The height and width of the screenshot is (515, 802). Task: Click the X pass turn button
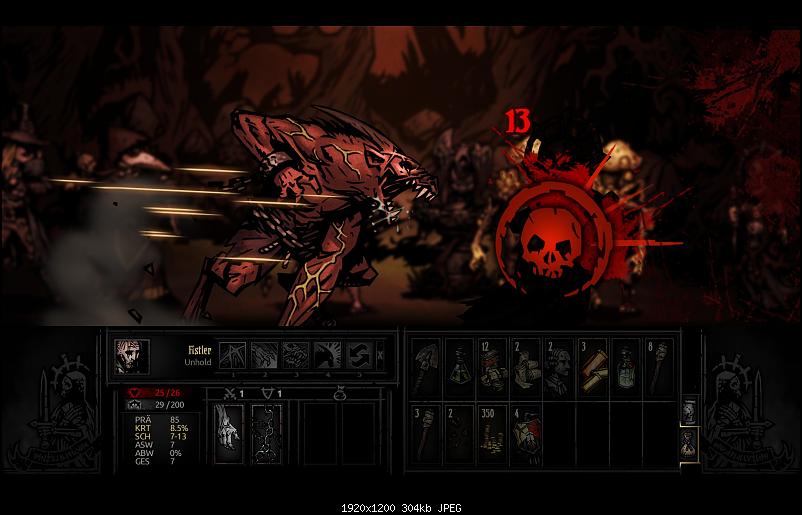(381, 353)
